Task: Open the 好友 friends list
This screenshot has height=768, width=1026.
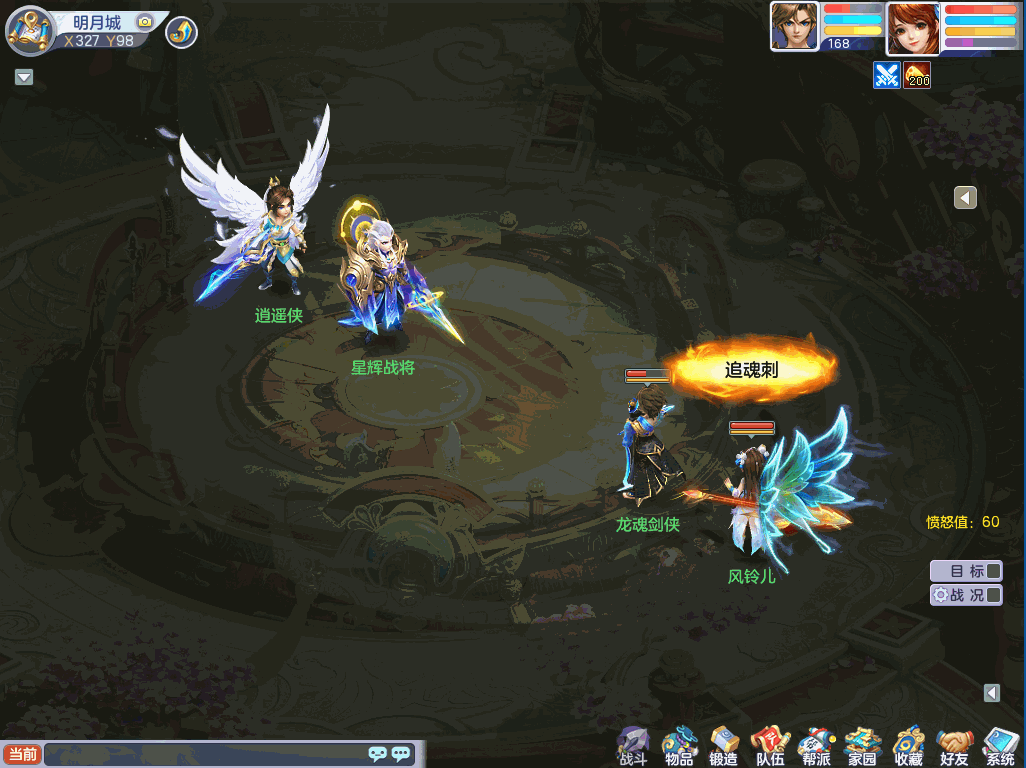Action: coord(954,745)
